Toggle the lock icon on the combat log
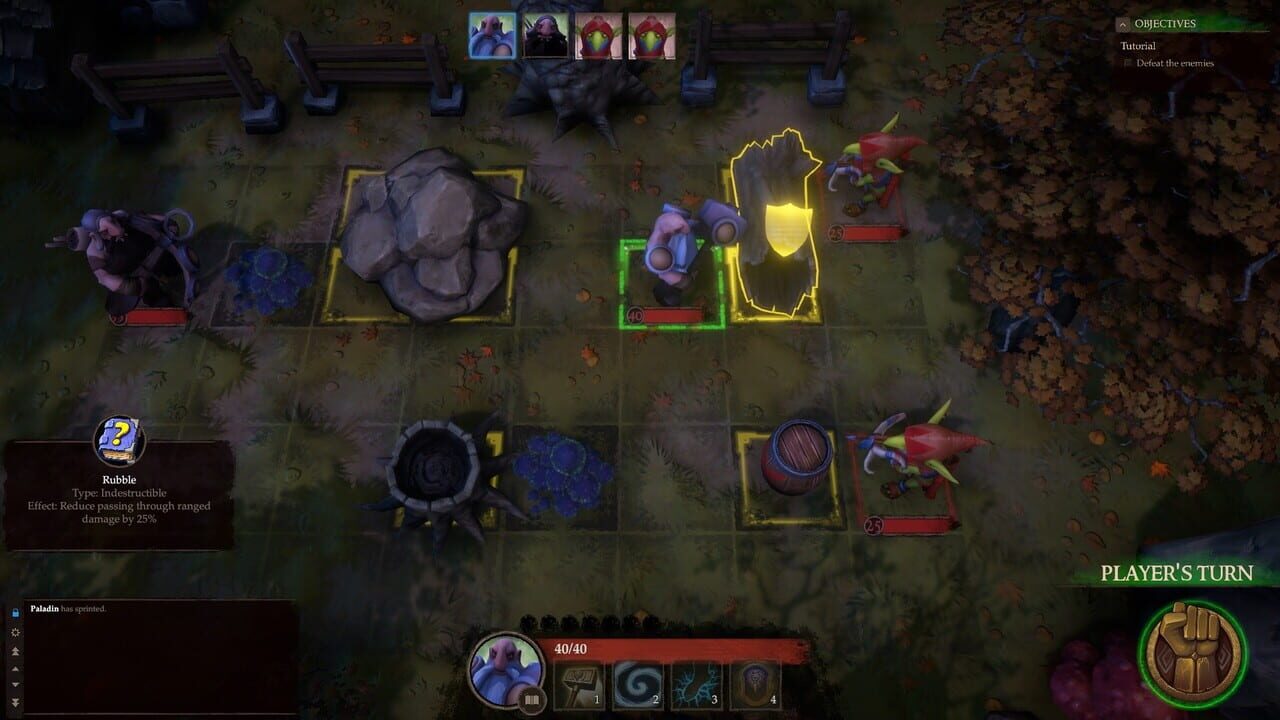This screenshot has height=720, width=1280. click(x=15, y=612)
